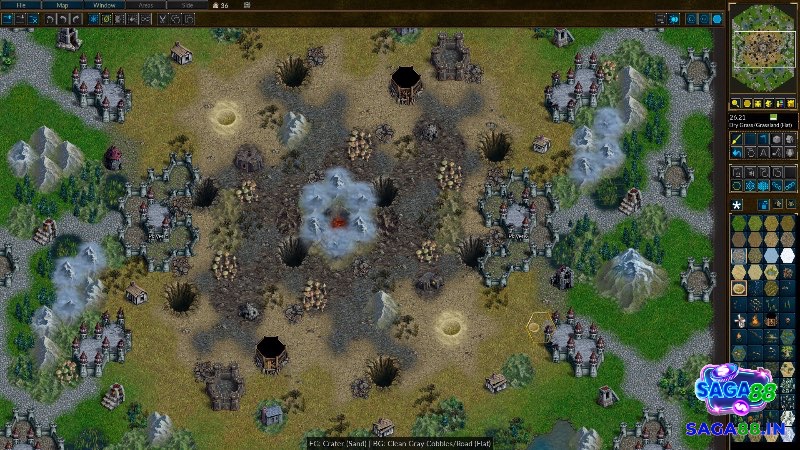Viewport: 800px width, 450px height.
Task: Pick the windmill terrain tile
Action: coord(739,321)
